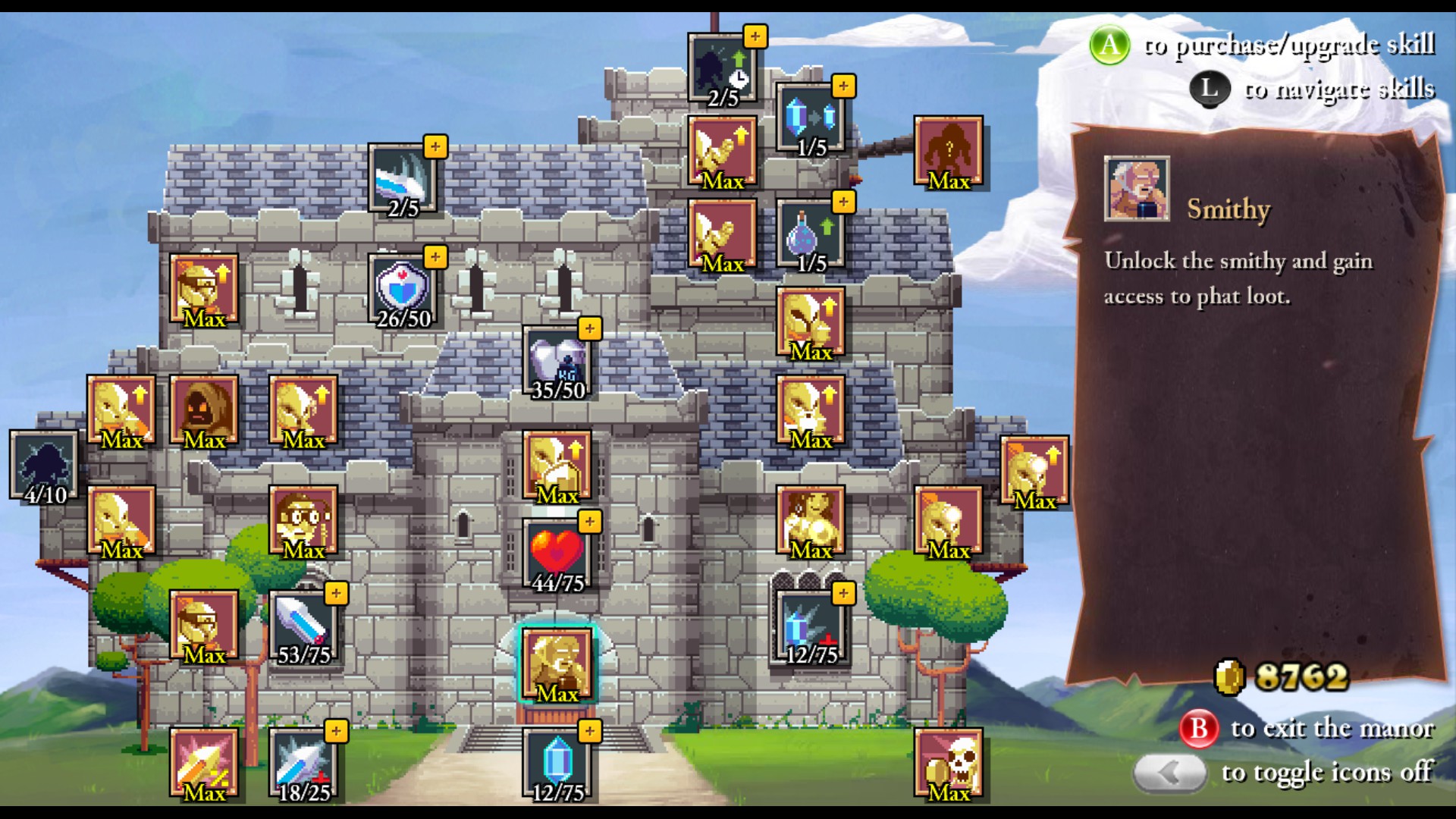Pick the crystal burst 12/75 skill

click(811, 626)
